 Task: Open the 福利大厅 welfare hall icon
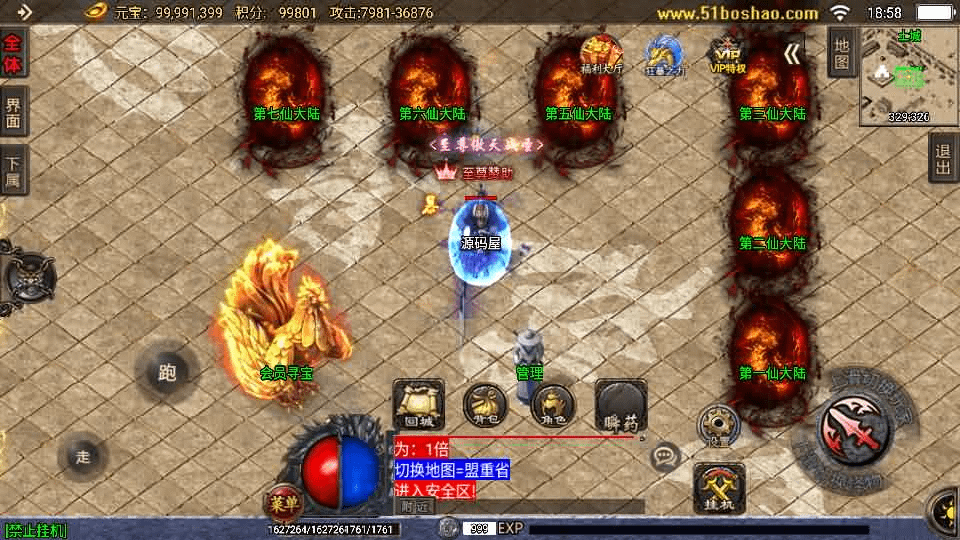click(x=601, y=55)
